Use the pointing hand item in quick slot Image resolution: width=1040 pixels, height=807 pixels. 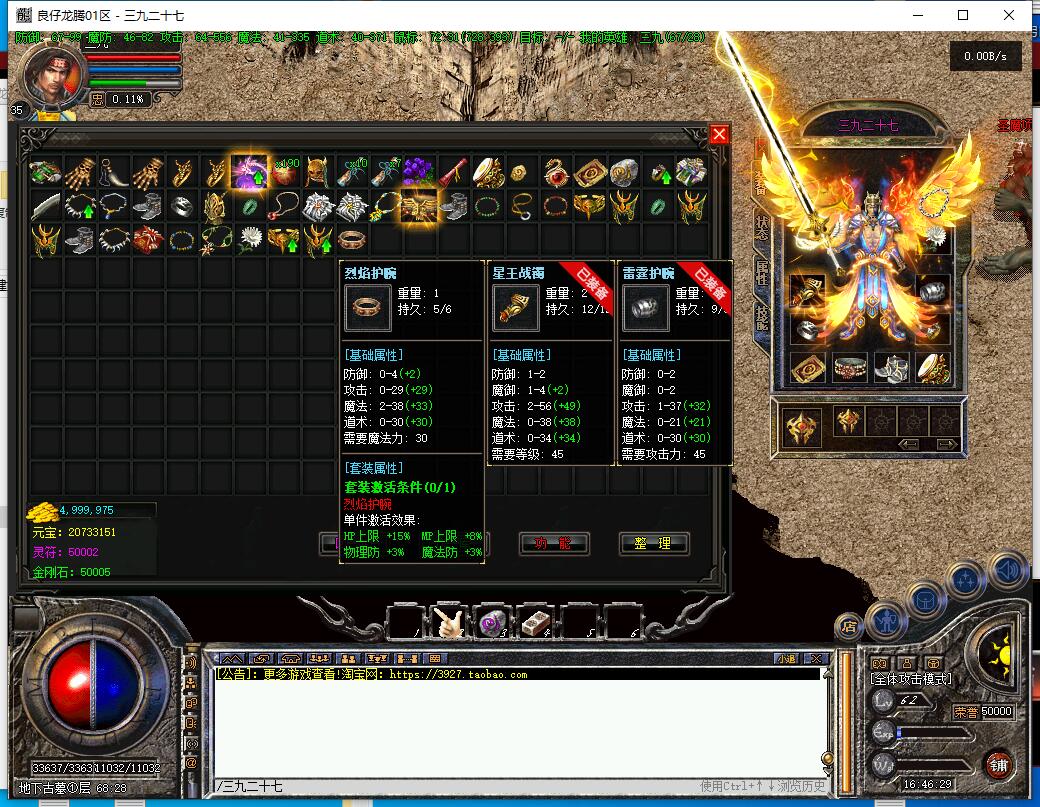[x=447, y=623]
